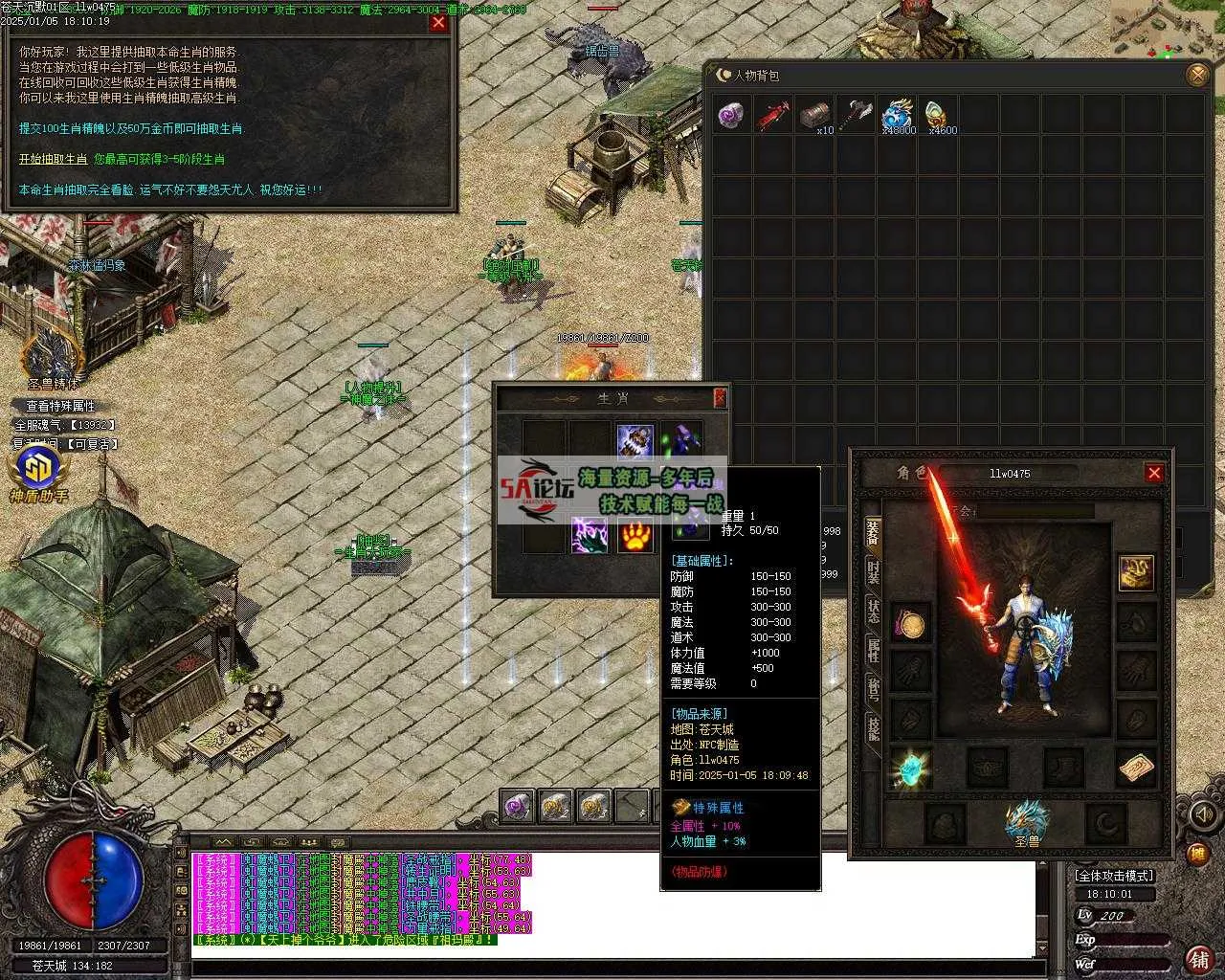This screenshot has width=1225, height=980.
Task: Open the 属性 attributes tab
Action: [x=873, y=650]
